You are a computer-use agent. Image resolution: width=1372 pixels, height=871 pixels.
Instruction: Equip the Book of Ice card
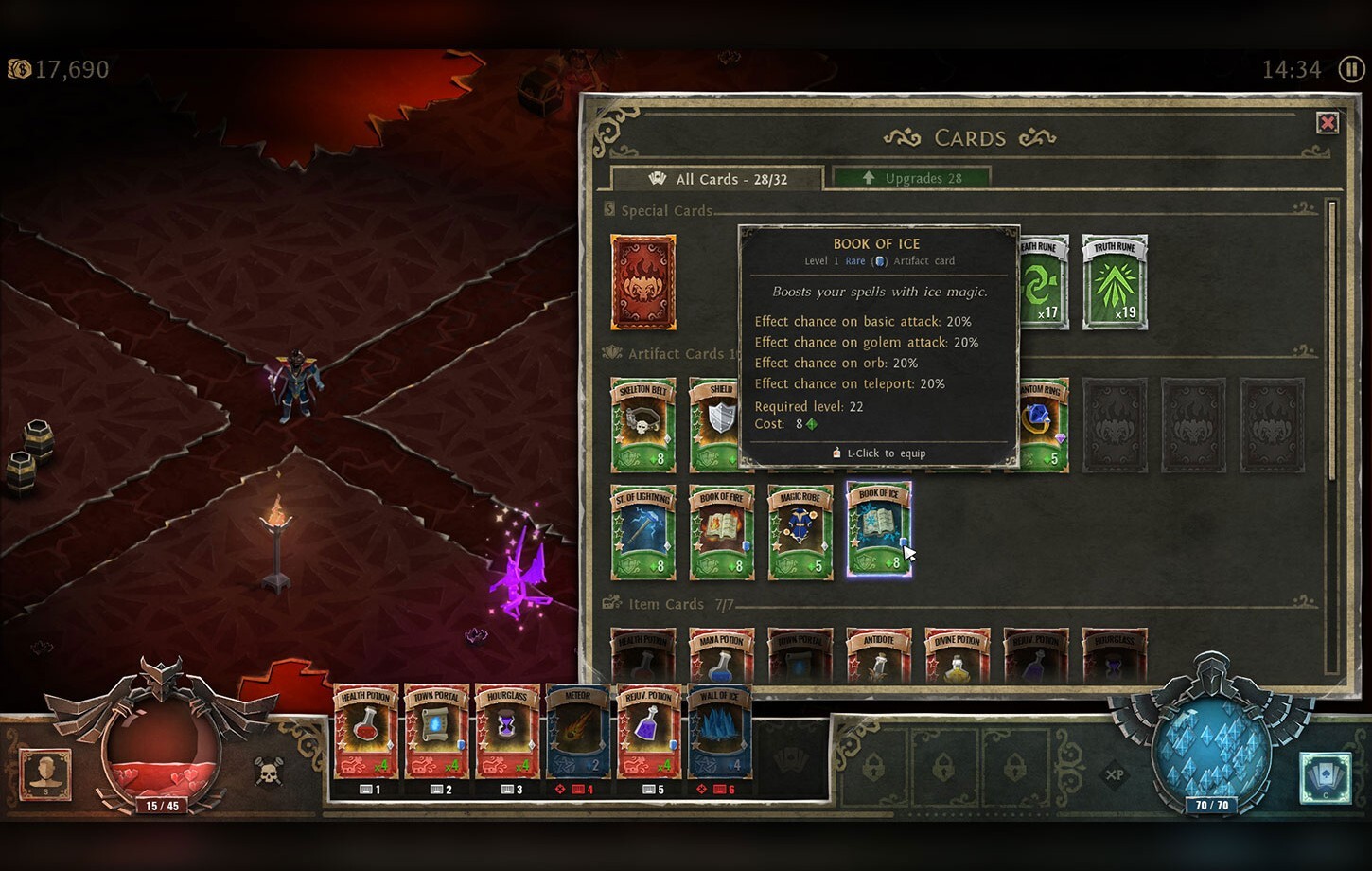[878, 530]
